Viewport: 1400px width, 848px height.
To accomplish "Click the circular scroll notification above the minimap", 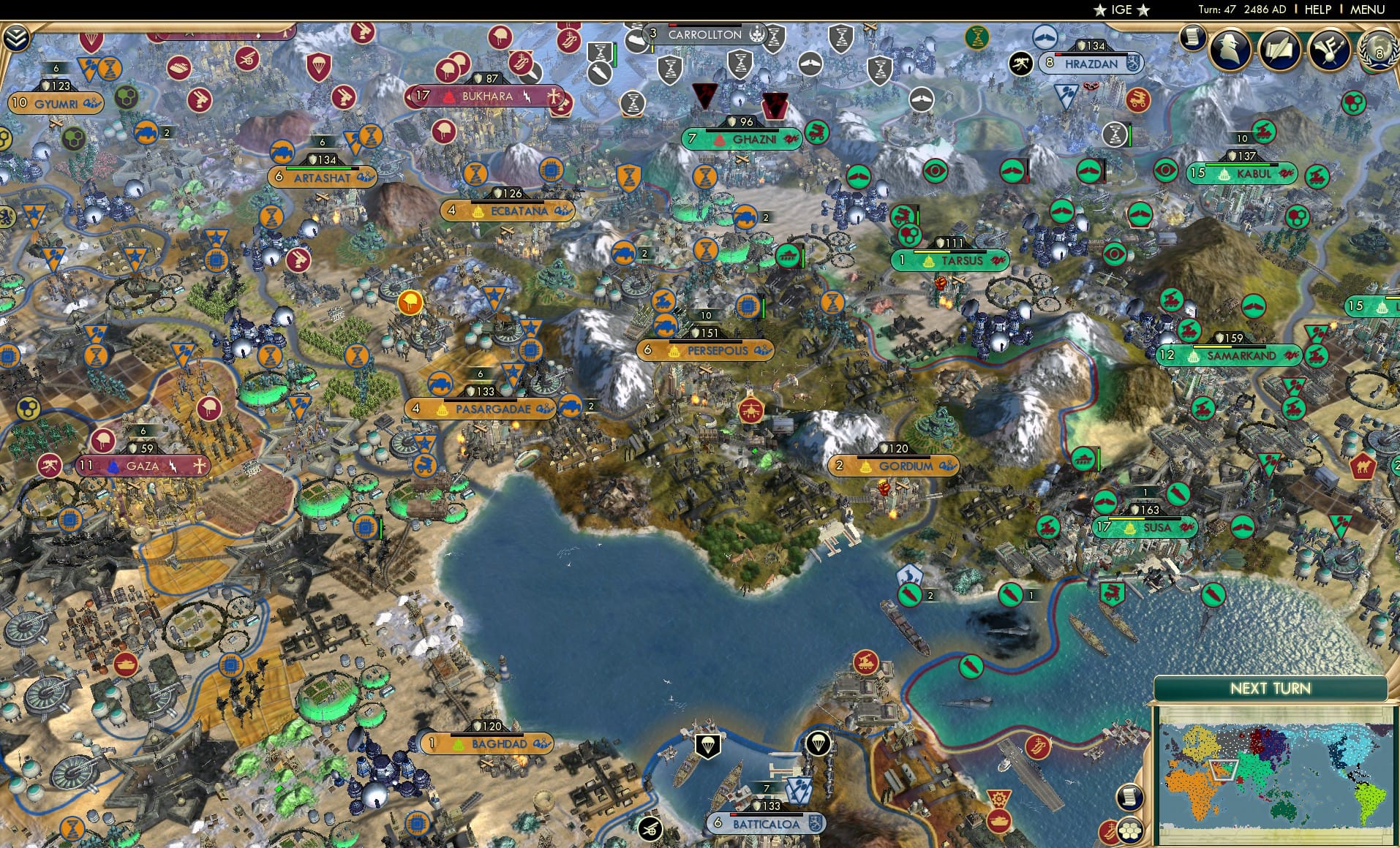I will coord(1130,797).
